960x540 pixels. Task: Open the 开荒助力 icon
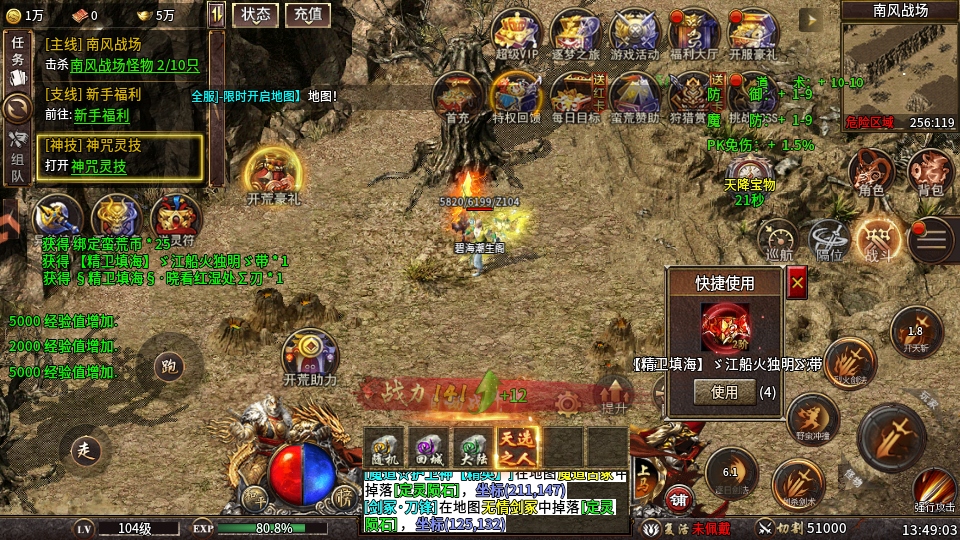[x=310, y=355]
